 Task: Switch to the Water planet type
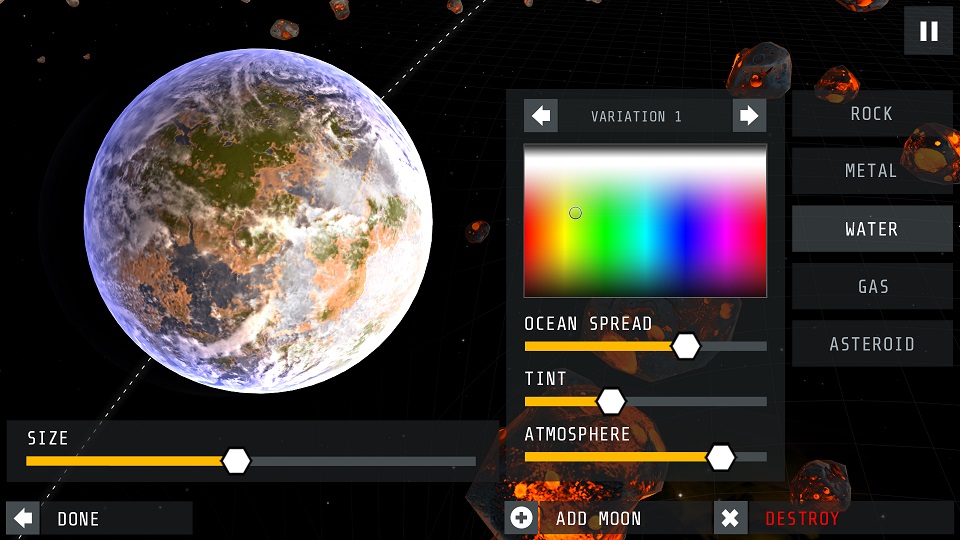(x=872, y=229)
